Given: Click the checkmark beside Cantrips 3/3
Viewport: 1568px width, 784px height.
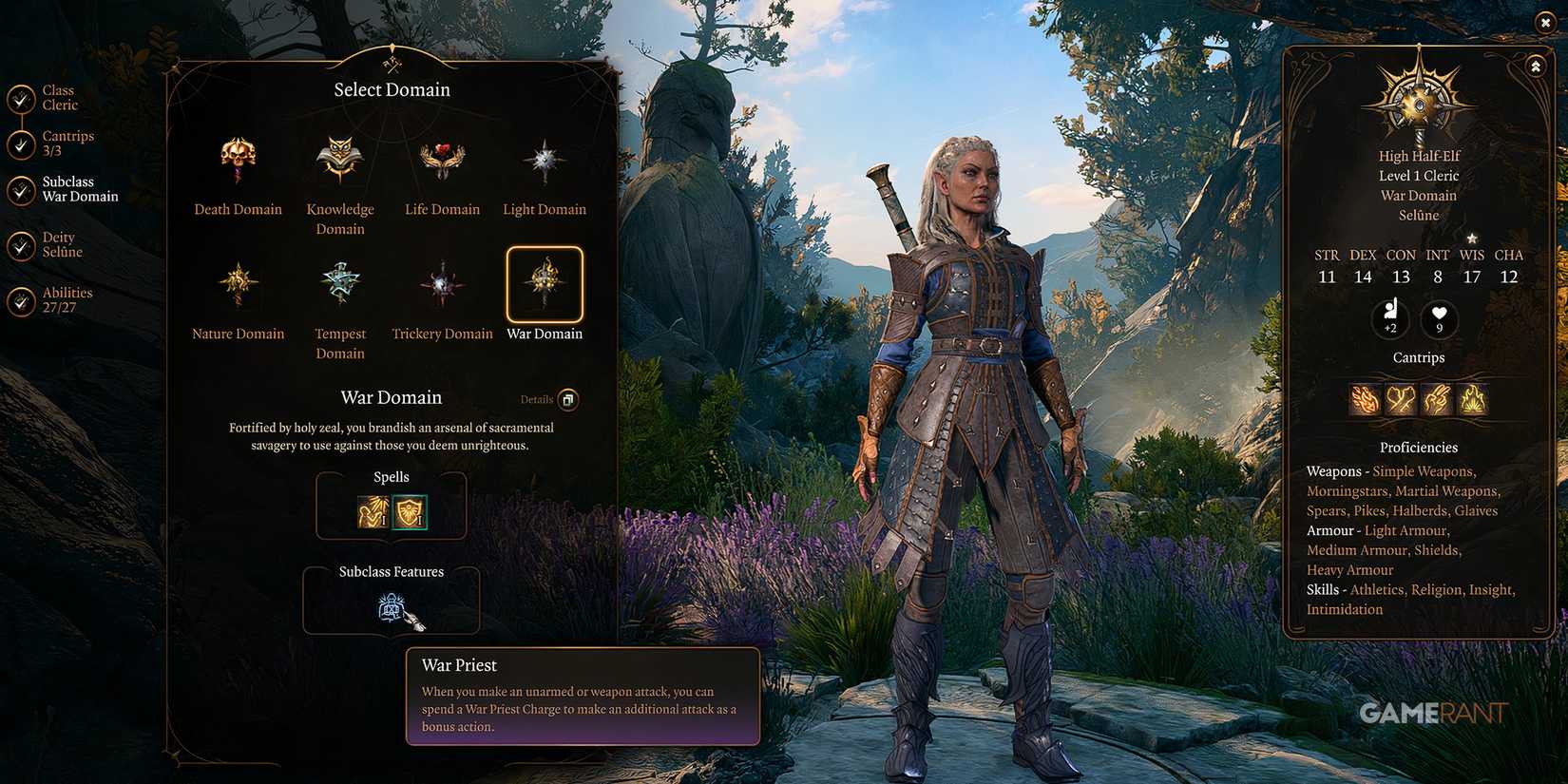Looking at the screenshot, I should (x=21, y=144).
